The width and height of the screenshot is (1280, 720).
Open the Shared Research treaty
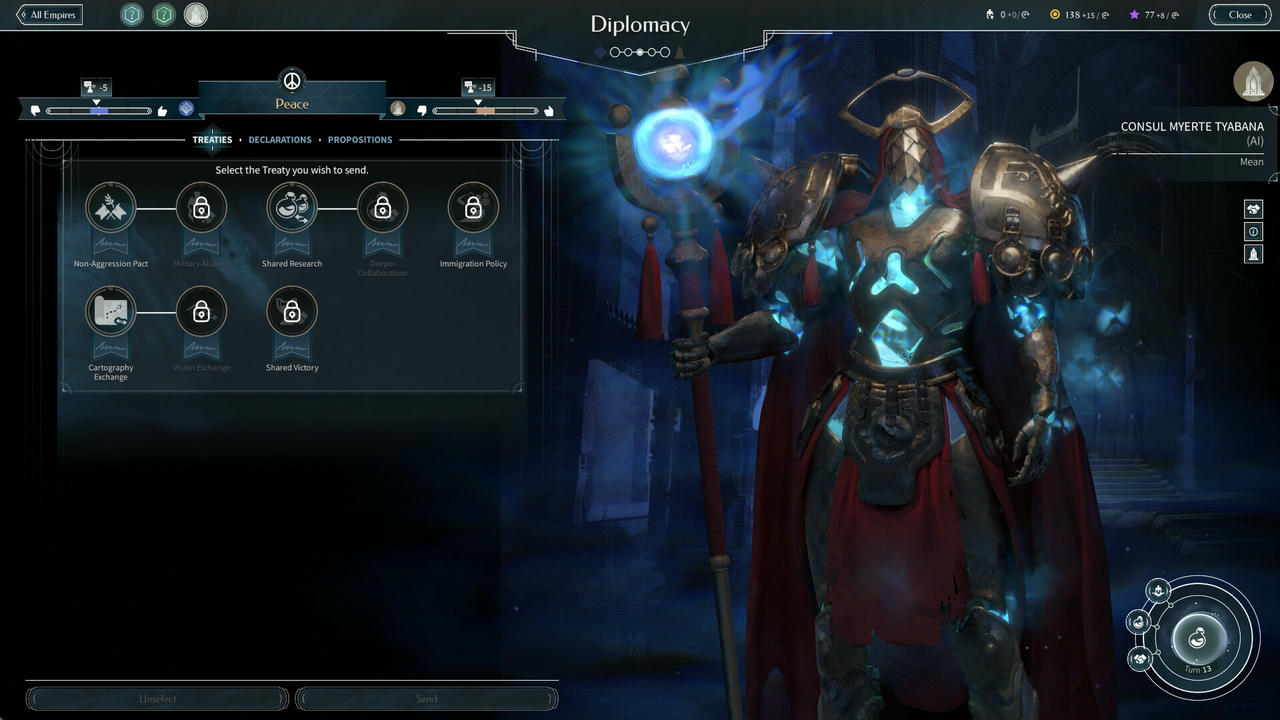[x=292, y=207]
